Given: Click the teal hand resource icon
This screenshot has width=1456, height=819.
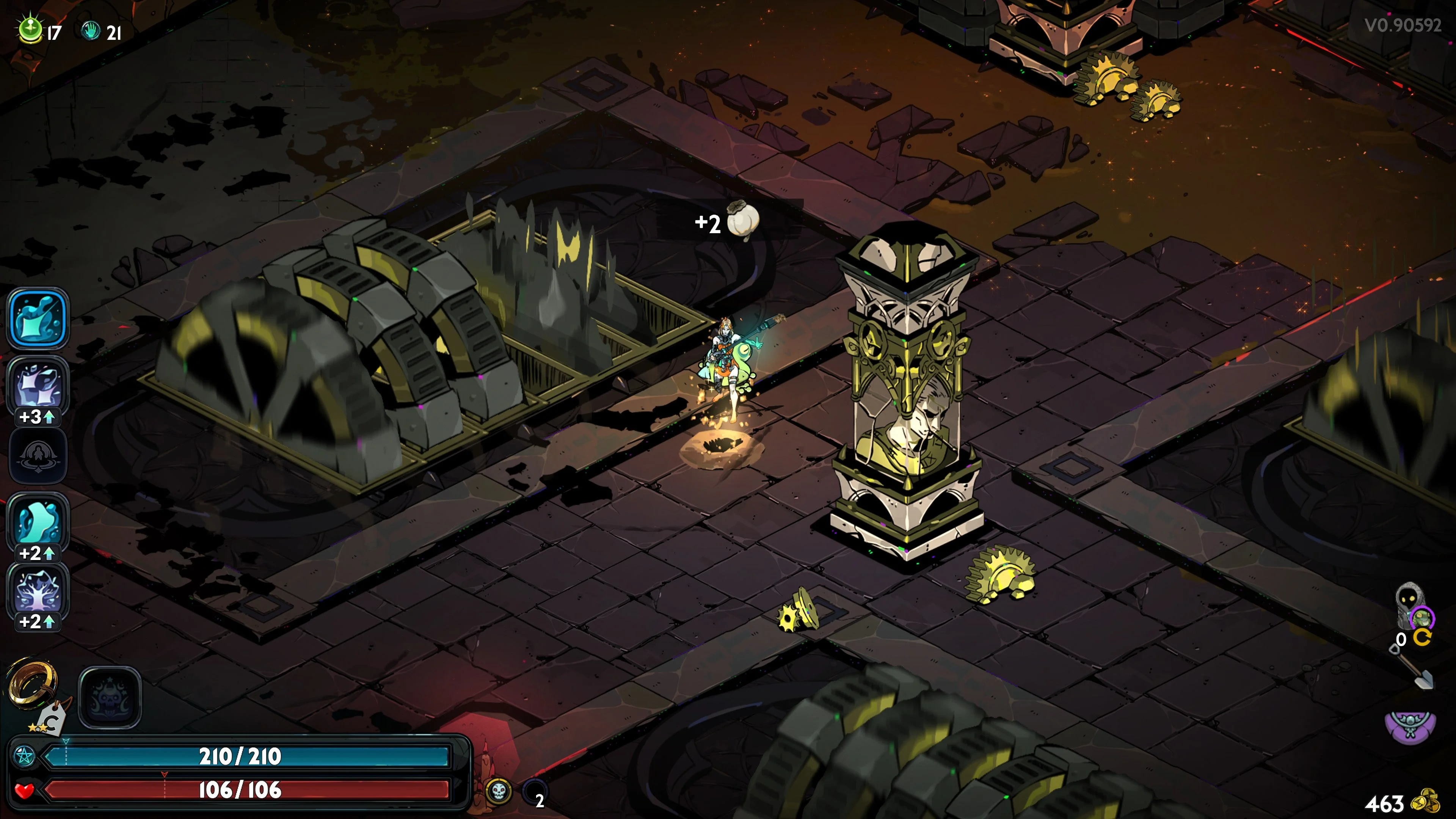Looking at the screenshot, I should [91, 30].
